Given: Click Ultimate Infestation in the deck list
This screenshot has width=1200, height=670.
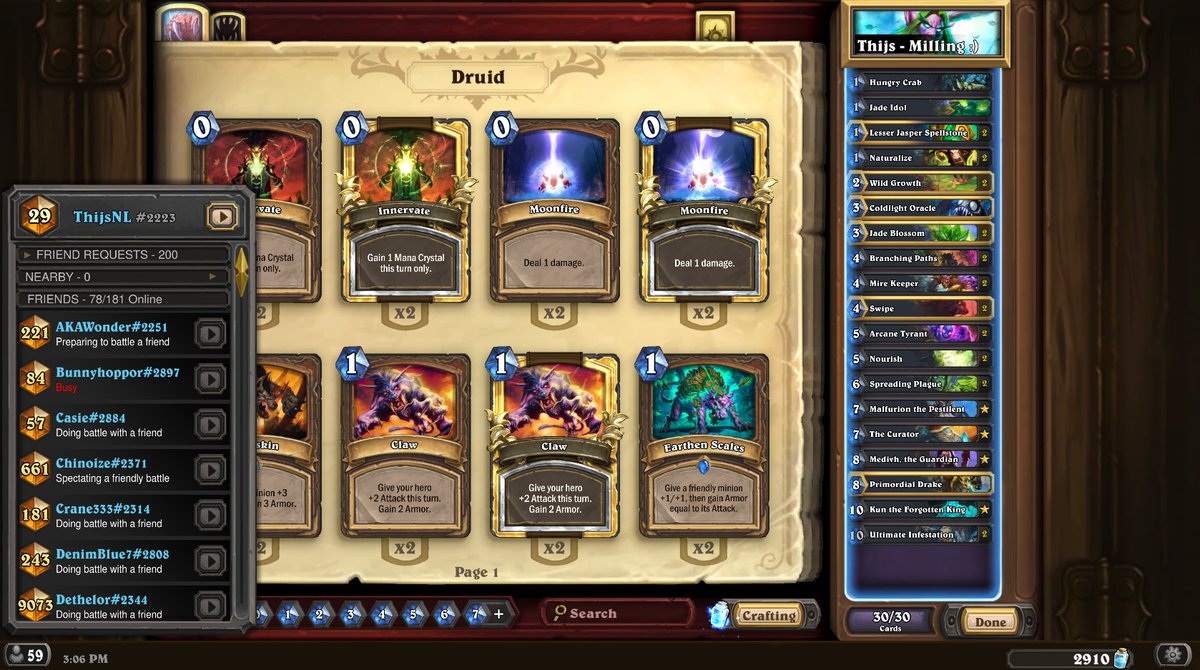Looking at the screenshot, I should coord(919,535).
